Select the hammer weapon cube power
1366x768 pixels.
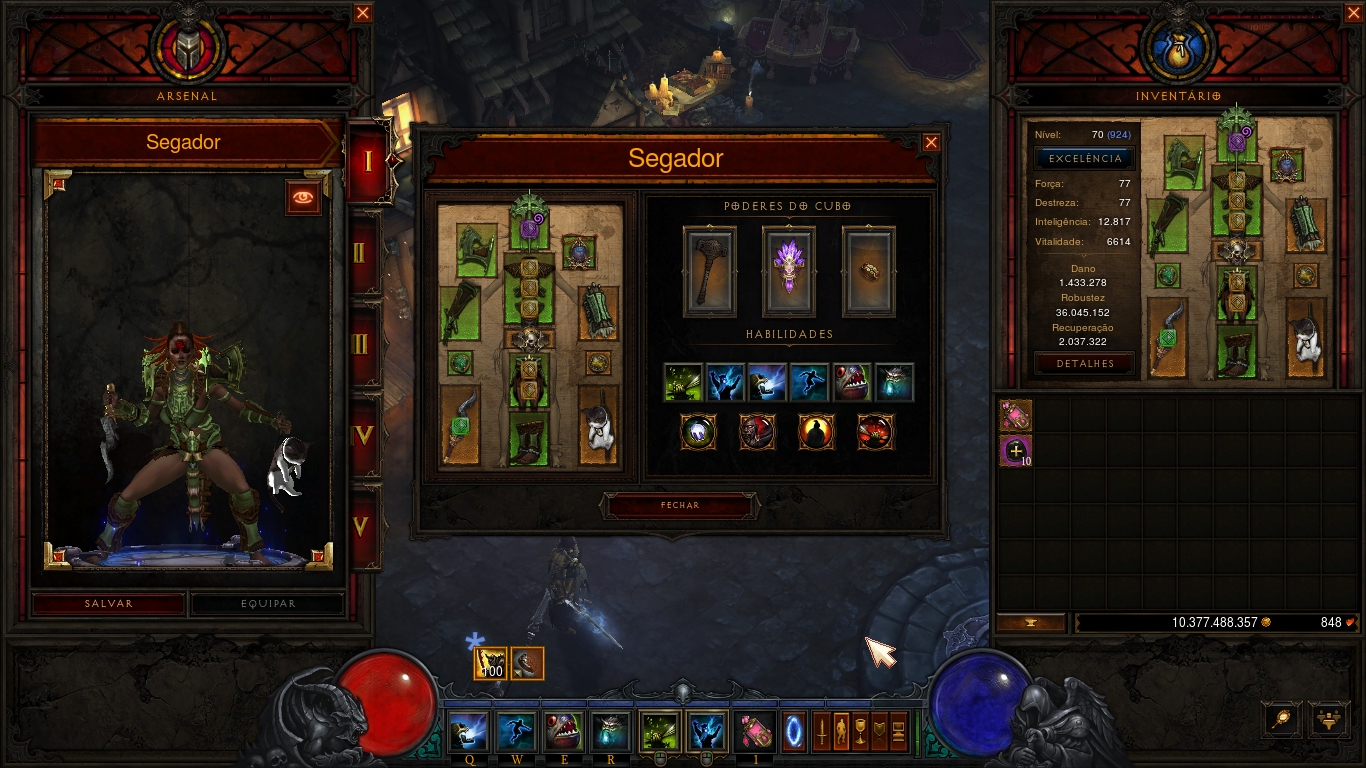point(710,271)
